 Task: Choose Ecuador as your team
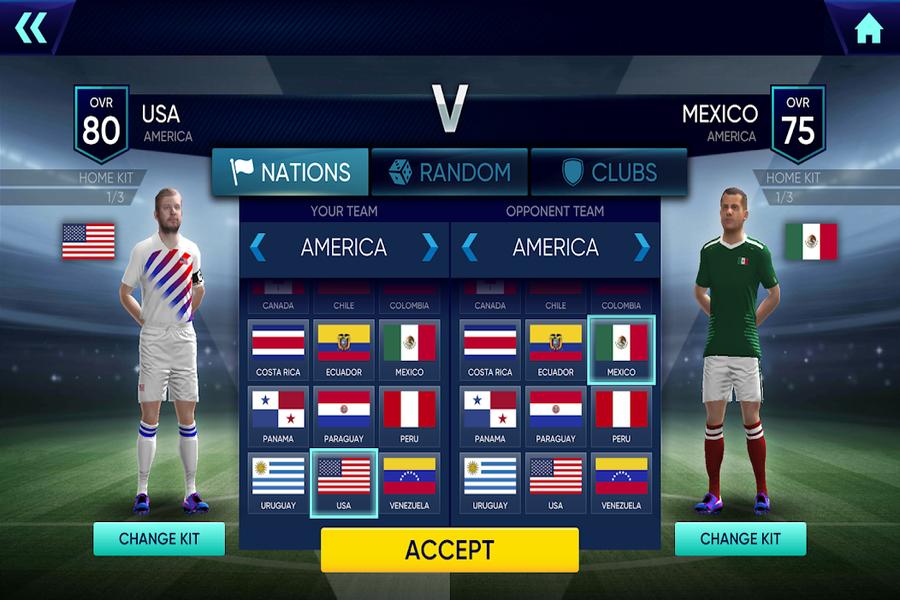click(344, 349)
